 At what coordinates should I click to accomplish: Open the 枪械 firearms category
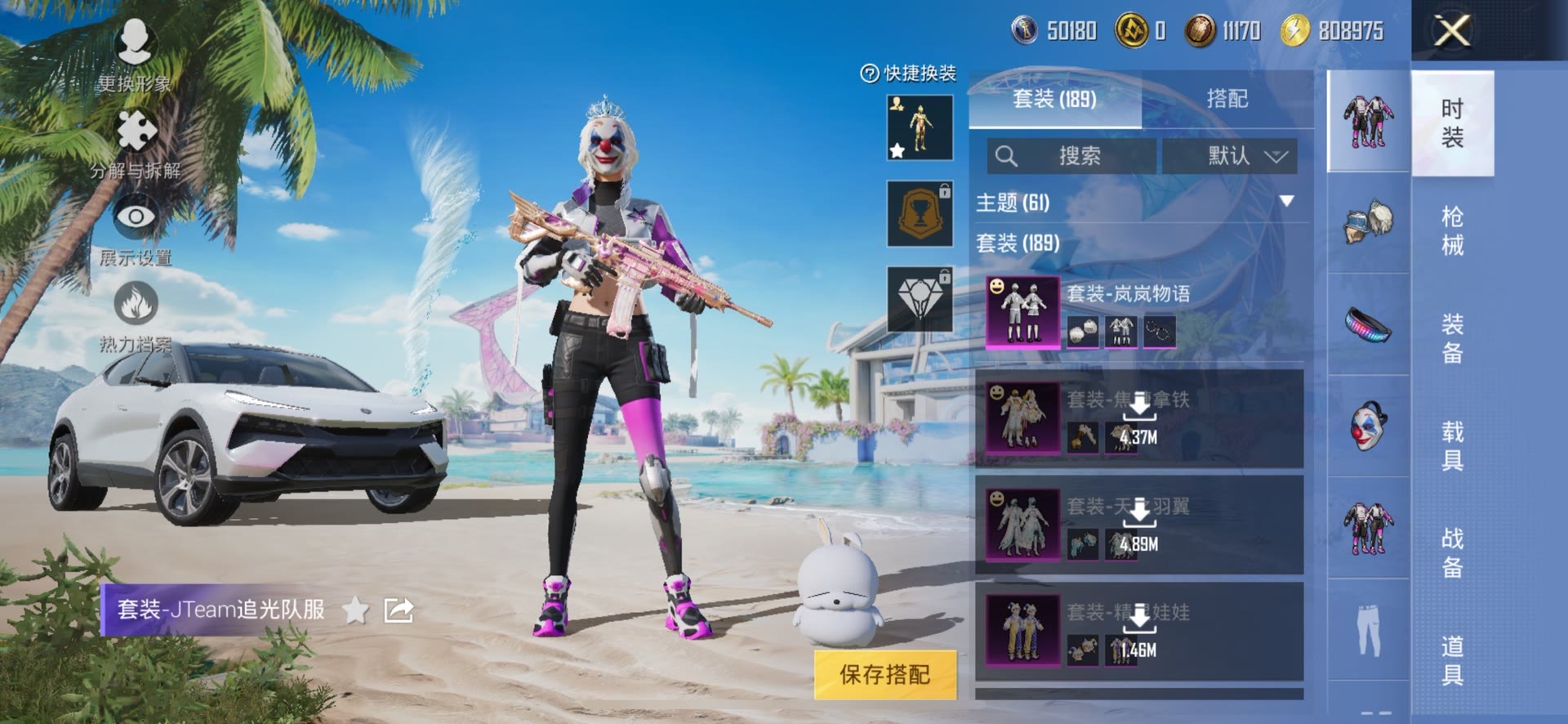click(1452, 230)
